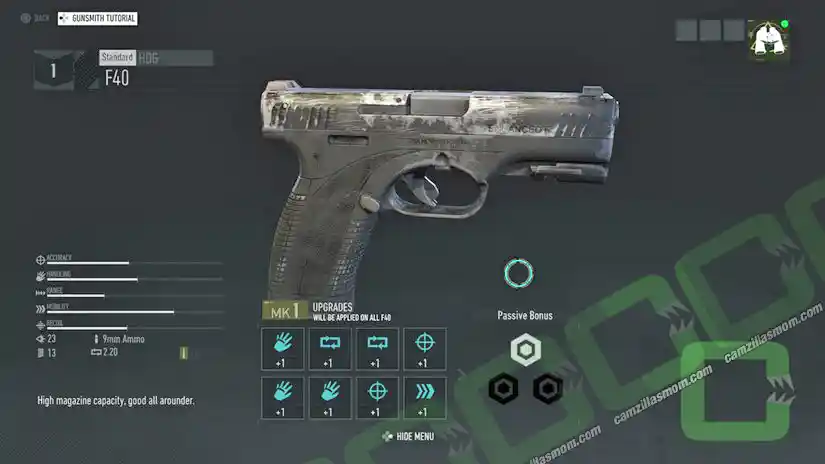Hide the gunsmith menu
The width and height of the screenshot is (825, 464).
[408, 436]
